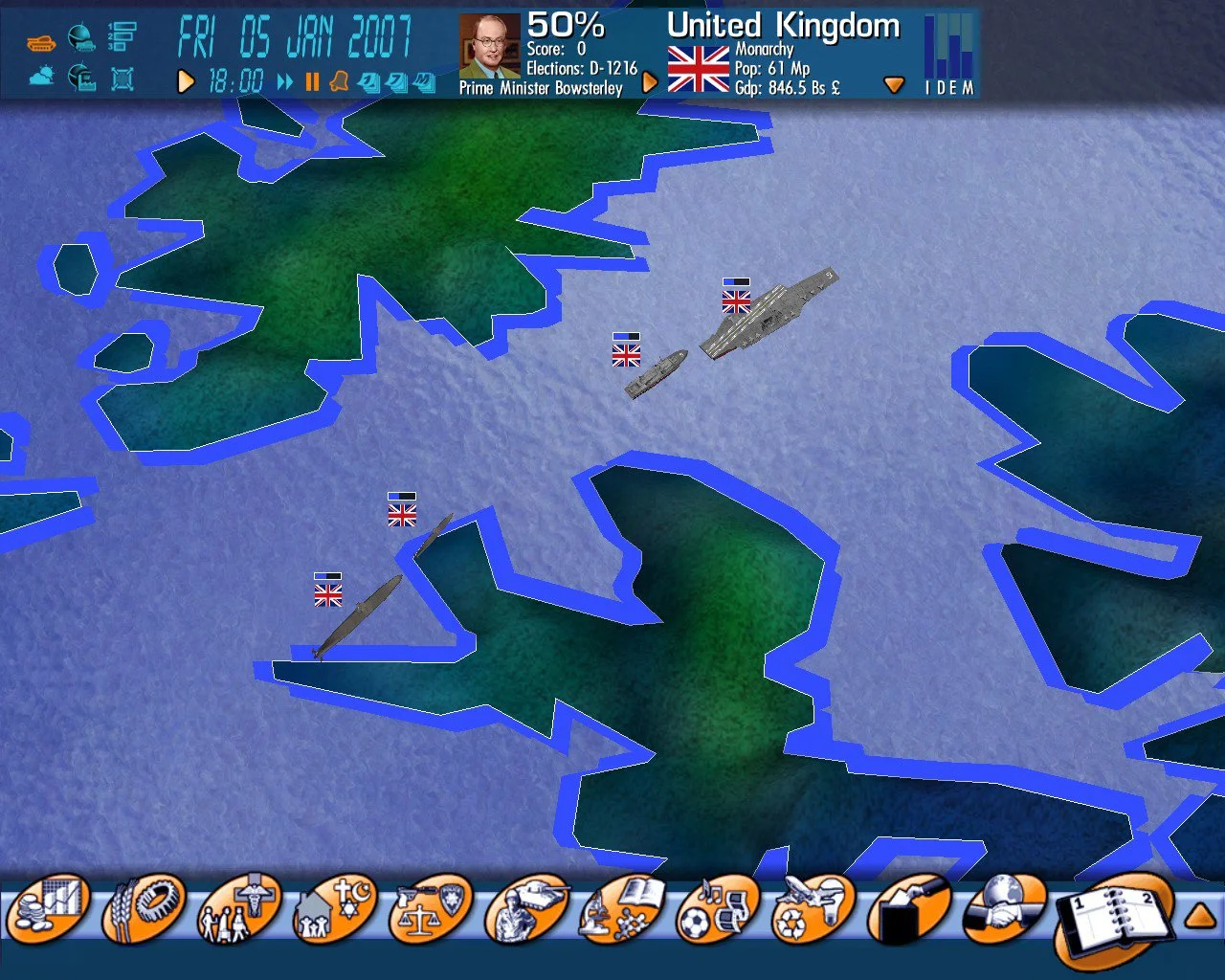The width and height of the screenshot is (1225, 980).
Task: Click the orange play arrow beside the clock
Action: (187, 82)
